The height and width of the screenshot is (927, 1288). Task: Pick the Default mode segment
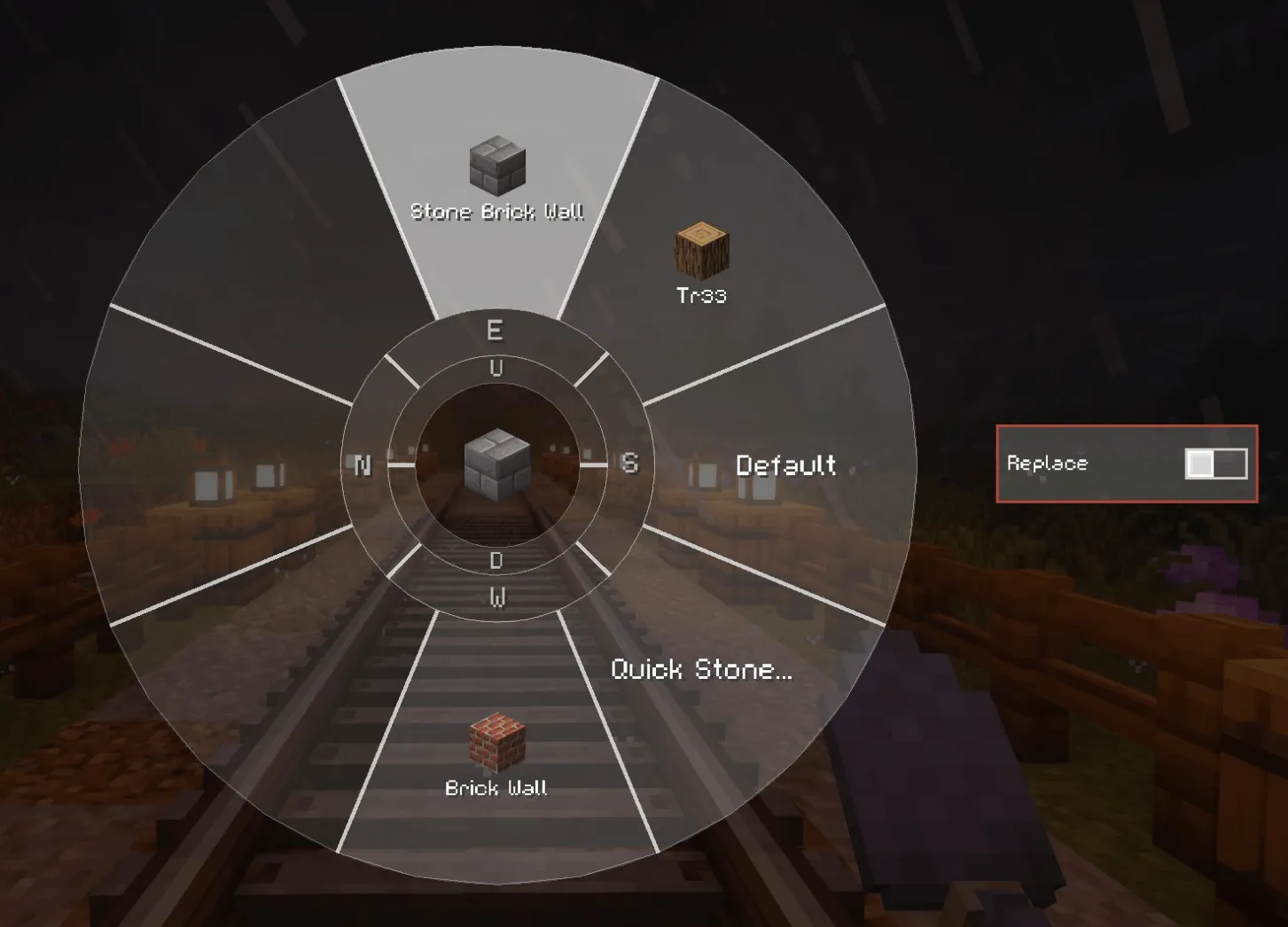pos(785,465)
